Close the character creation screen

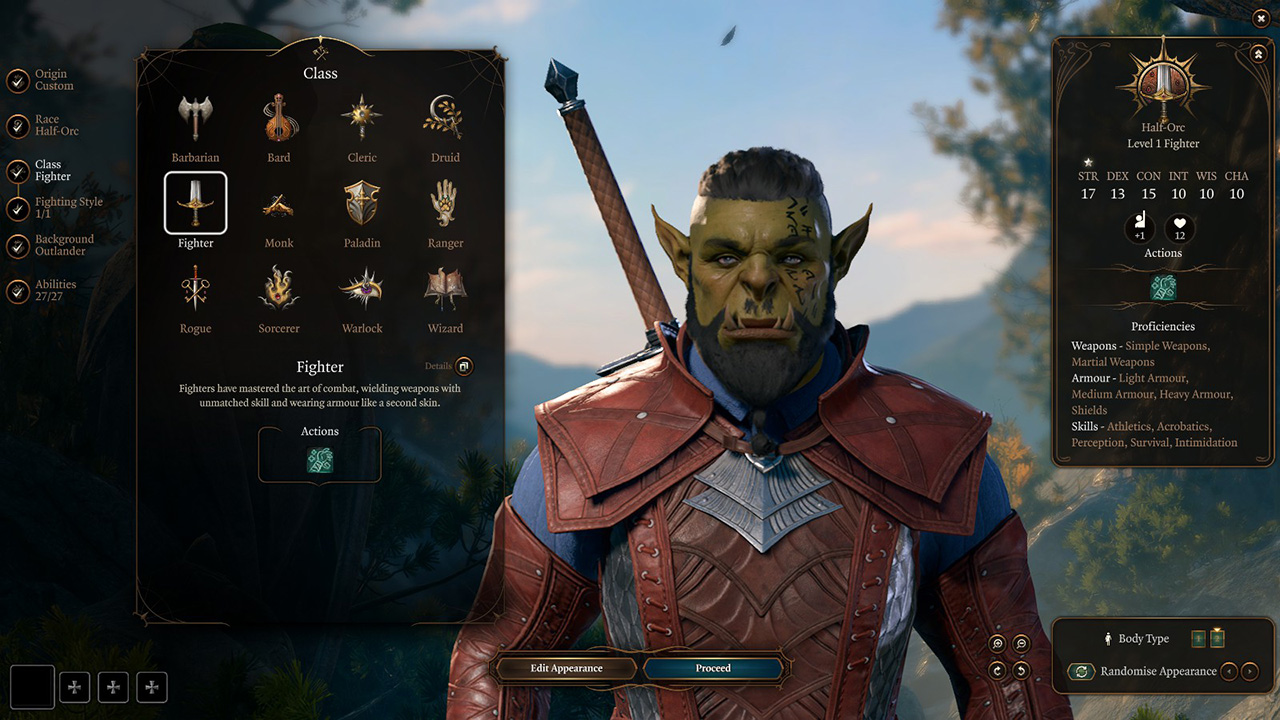pos(1260,18)
